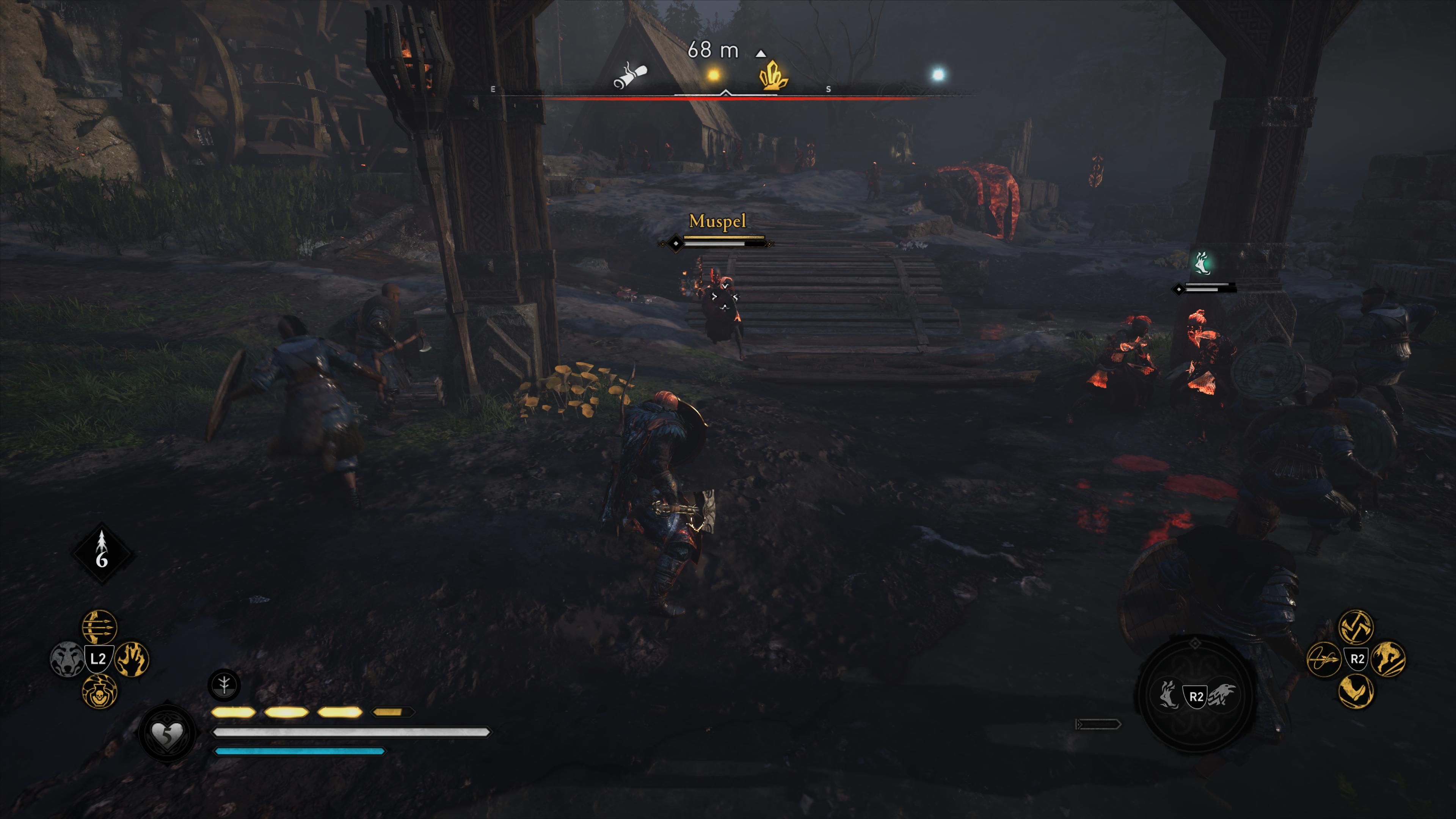Click the rune icon above the adrenaline bar
1456x819 pixels.
point(224,685)
